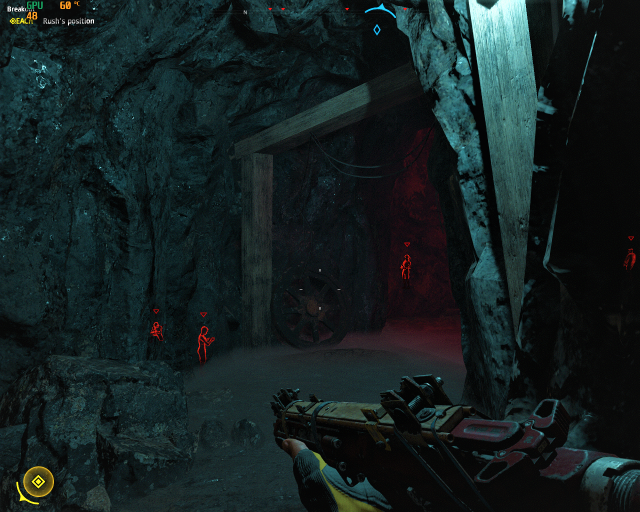640x512 pixels.
Task: Select the "Rush's position" objective tracker
Action: pos(68,20)
